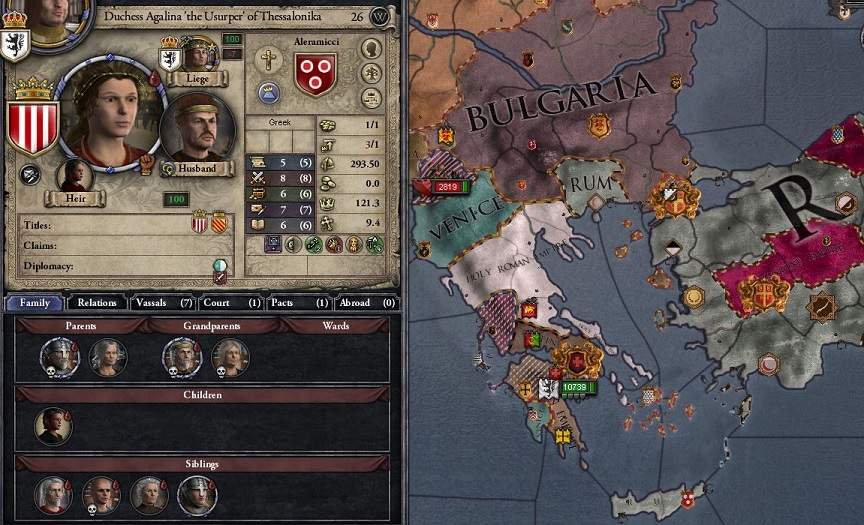Viewport: 864px width, 525px height.
Task: Select the Heir portrait
Action: (x=74, y=175)
